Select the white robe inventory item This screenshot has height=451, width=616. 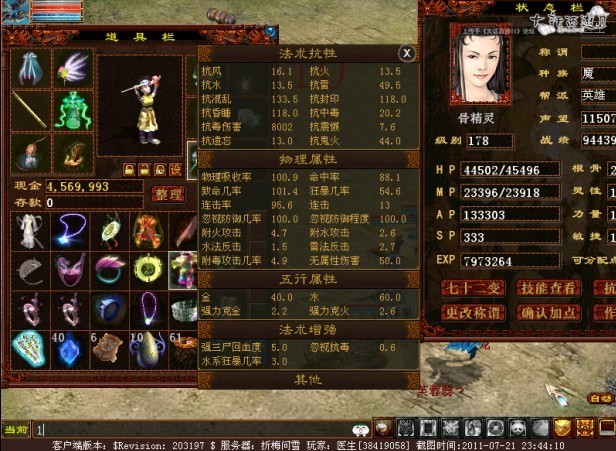pos(30,232)
